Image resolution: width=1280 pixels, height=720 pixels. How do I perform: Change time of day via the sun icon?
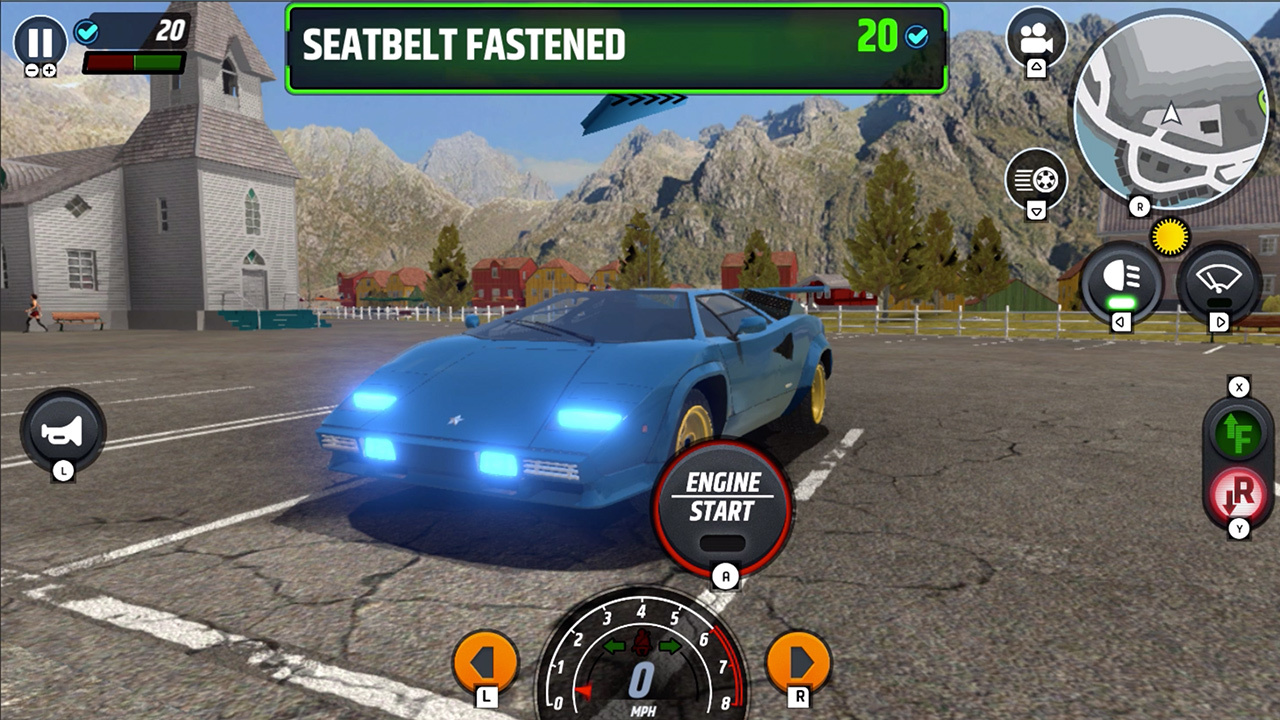1170,236
